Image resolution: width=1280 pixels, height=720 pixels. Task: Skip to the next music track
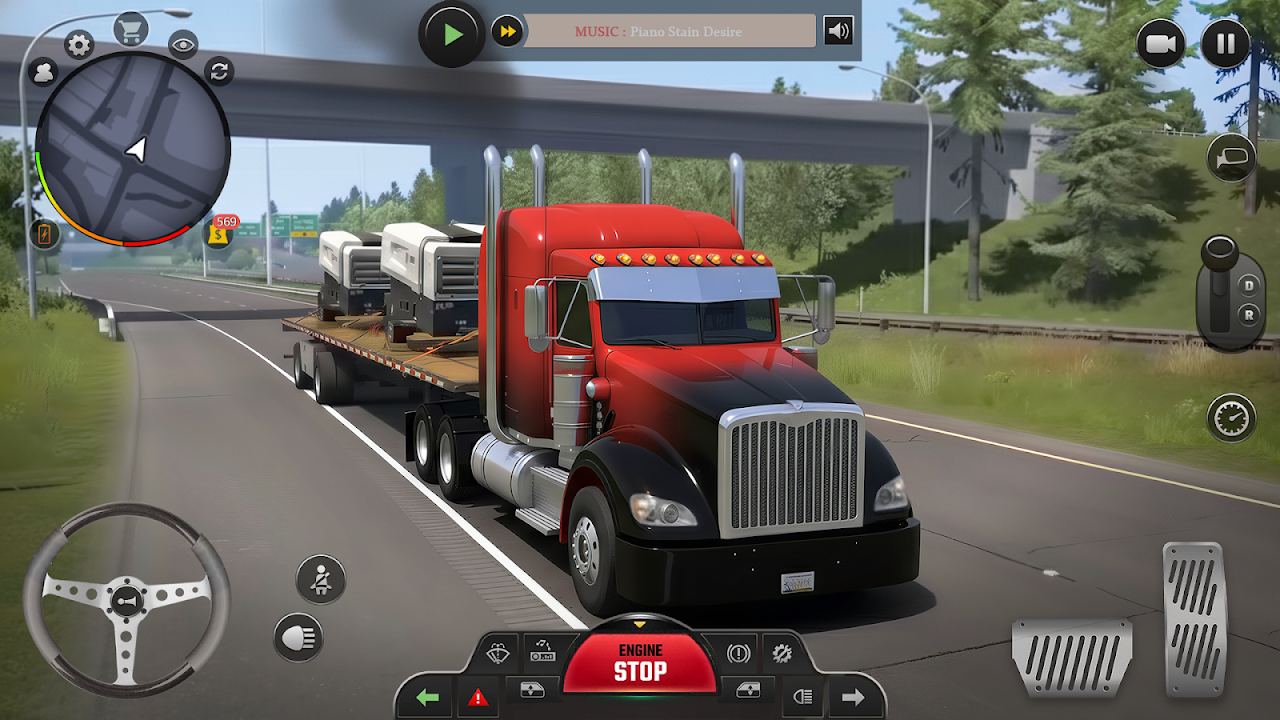click(507, 31)
